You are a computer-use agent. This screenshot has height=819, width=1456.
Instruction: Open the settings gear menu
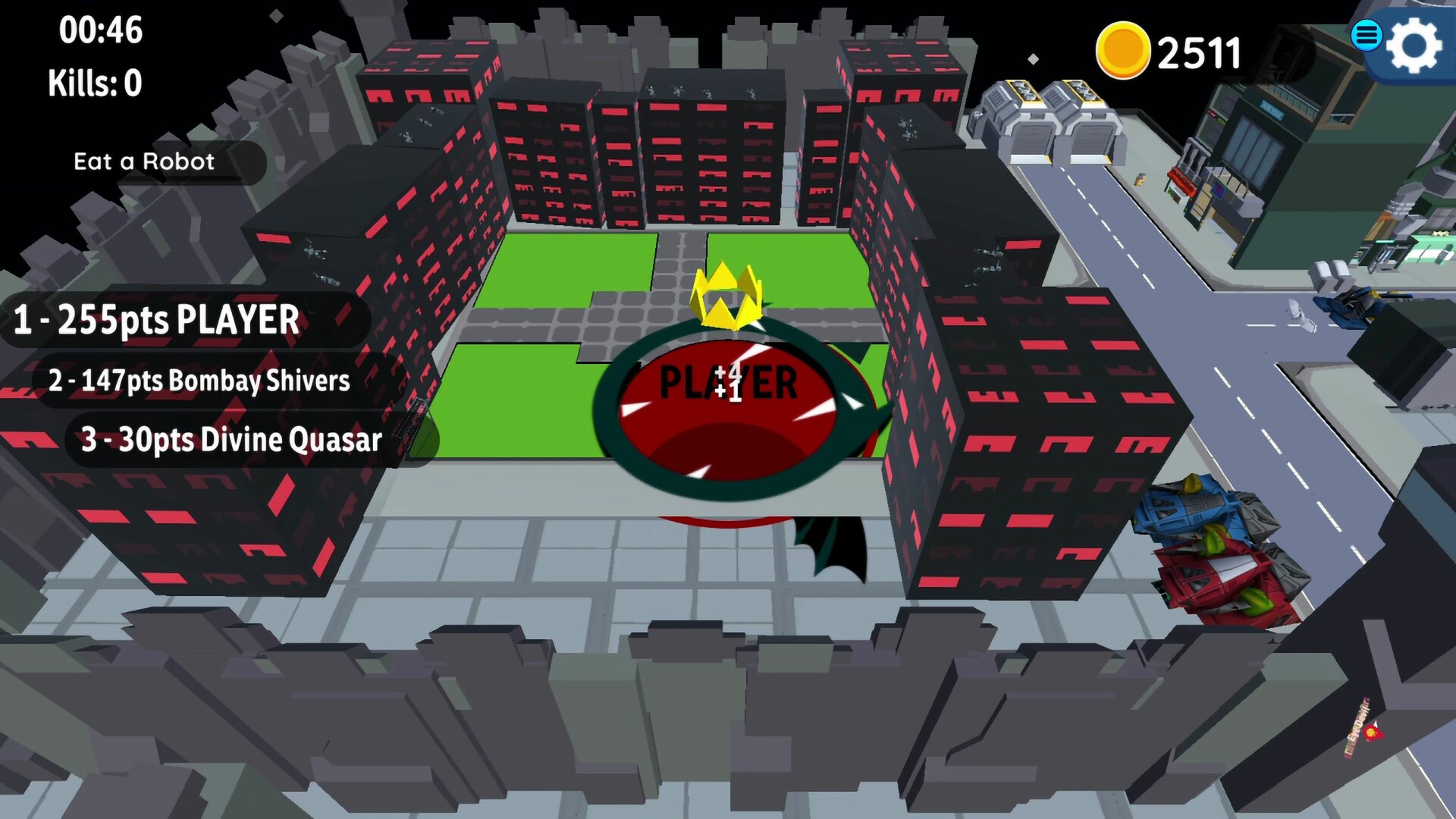point(1412,45)
